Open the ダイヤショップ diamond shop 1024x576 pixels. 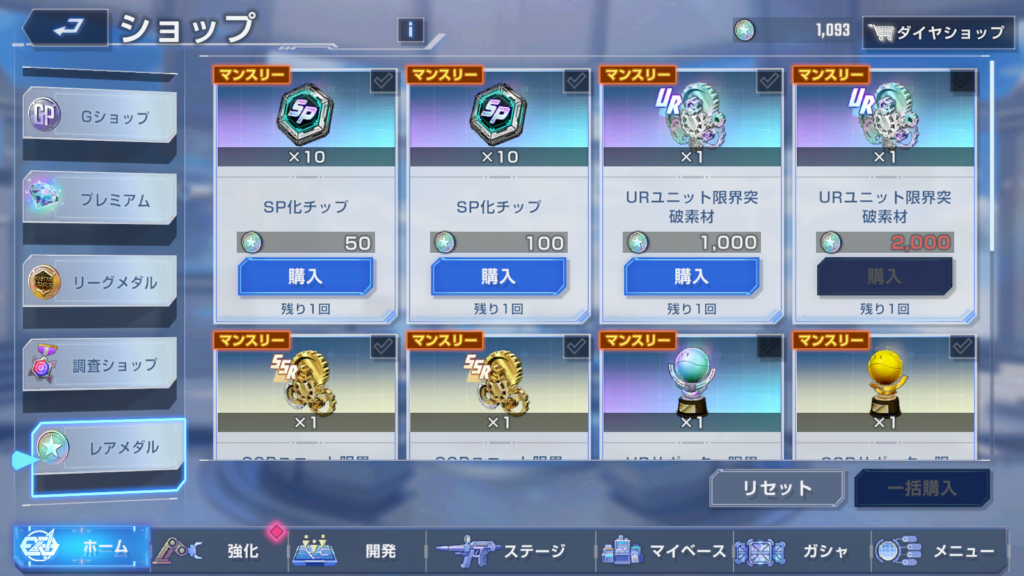(x=936, y=32)
